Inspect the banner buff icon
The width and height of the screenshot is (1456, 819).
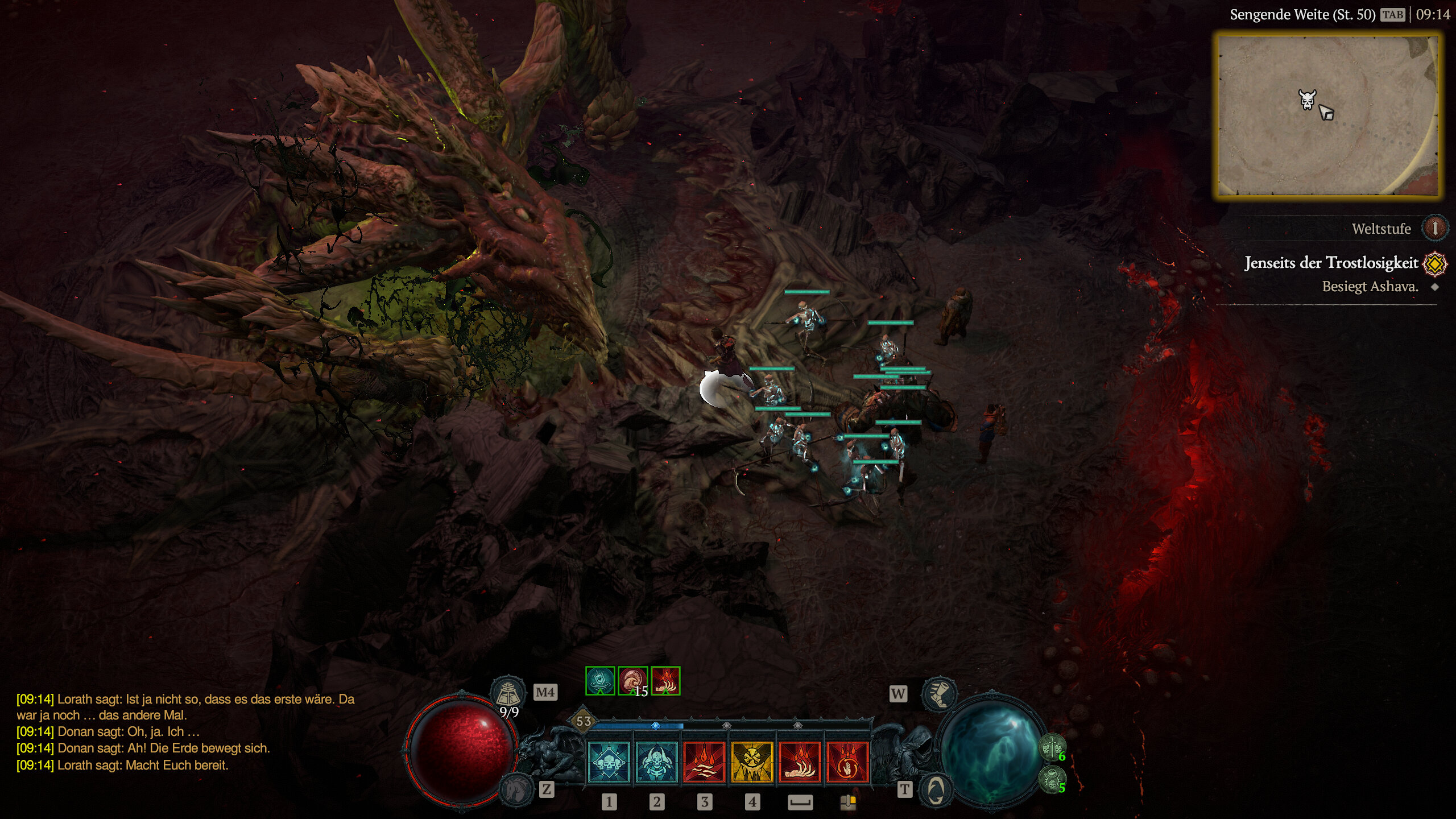[600, 681]
